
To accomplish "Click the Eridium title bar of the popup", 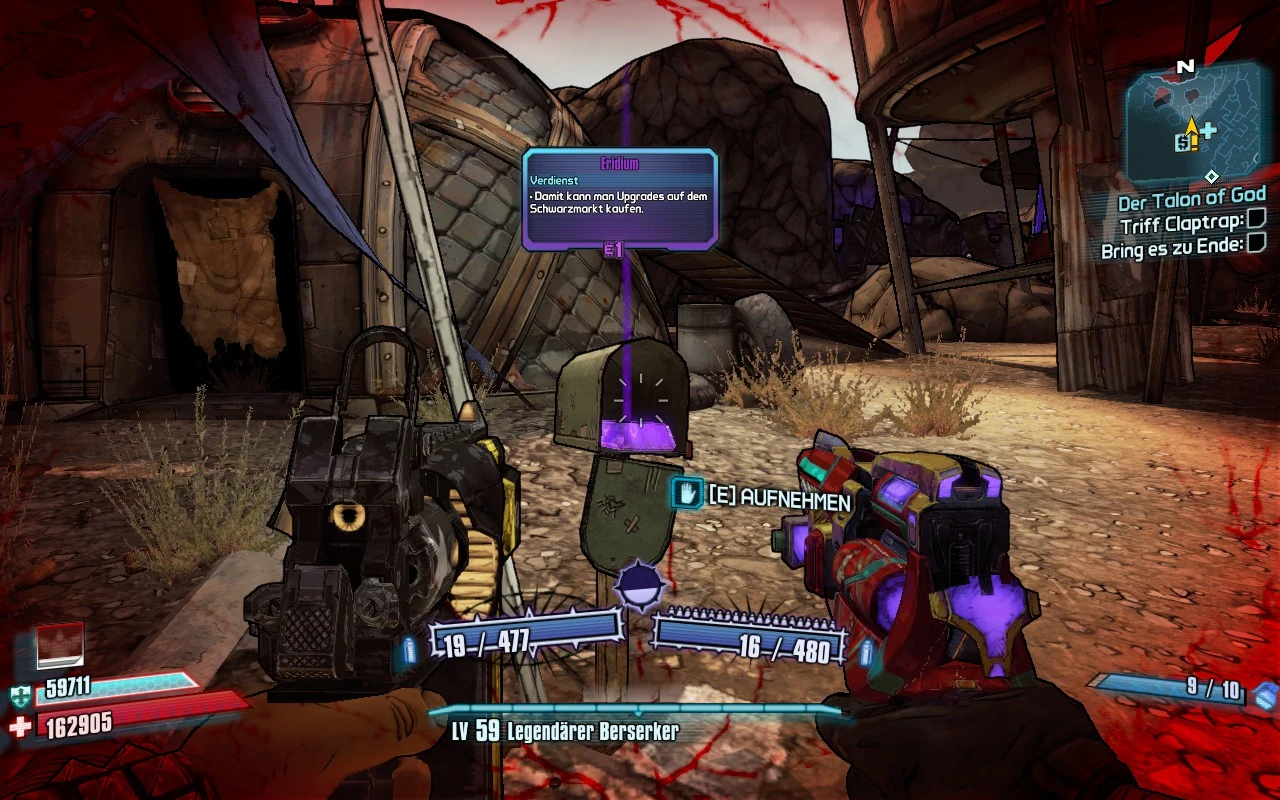I will point(617,163).
